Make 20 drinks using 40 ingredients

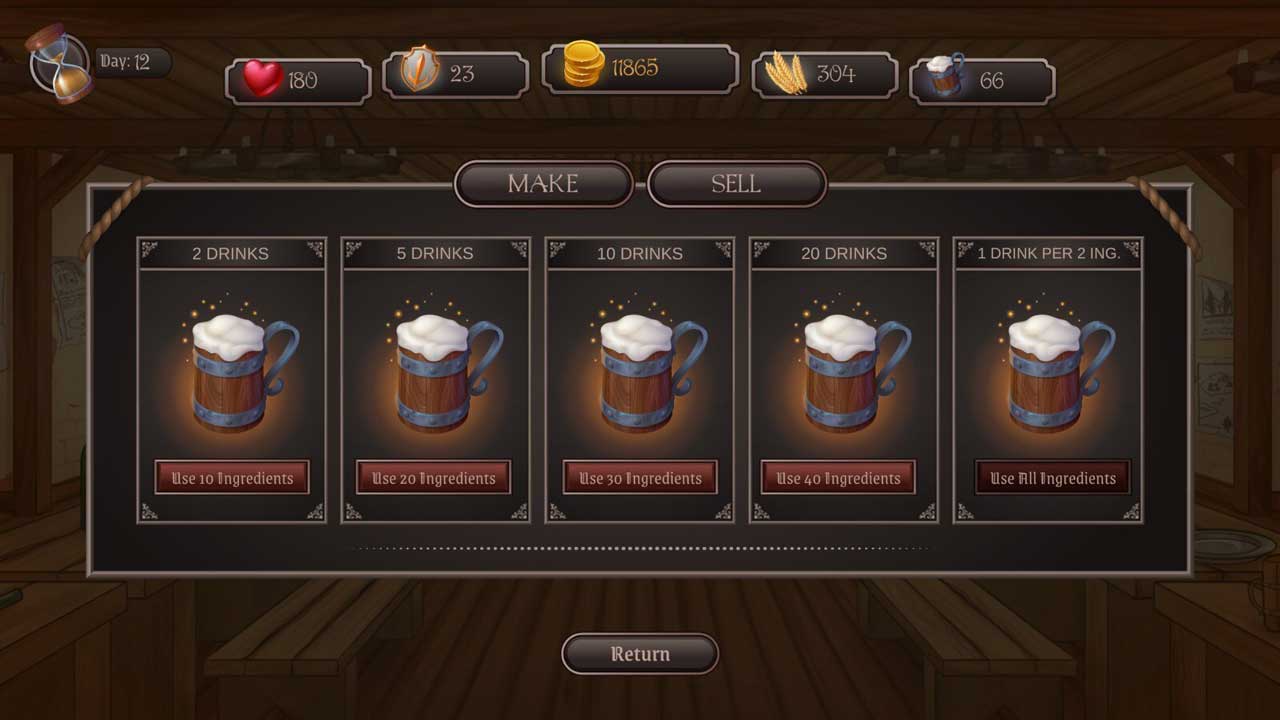tap(838, 478)
